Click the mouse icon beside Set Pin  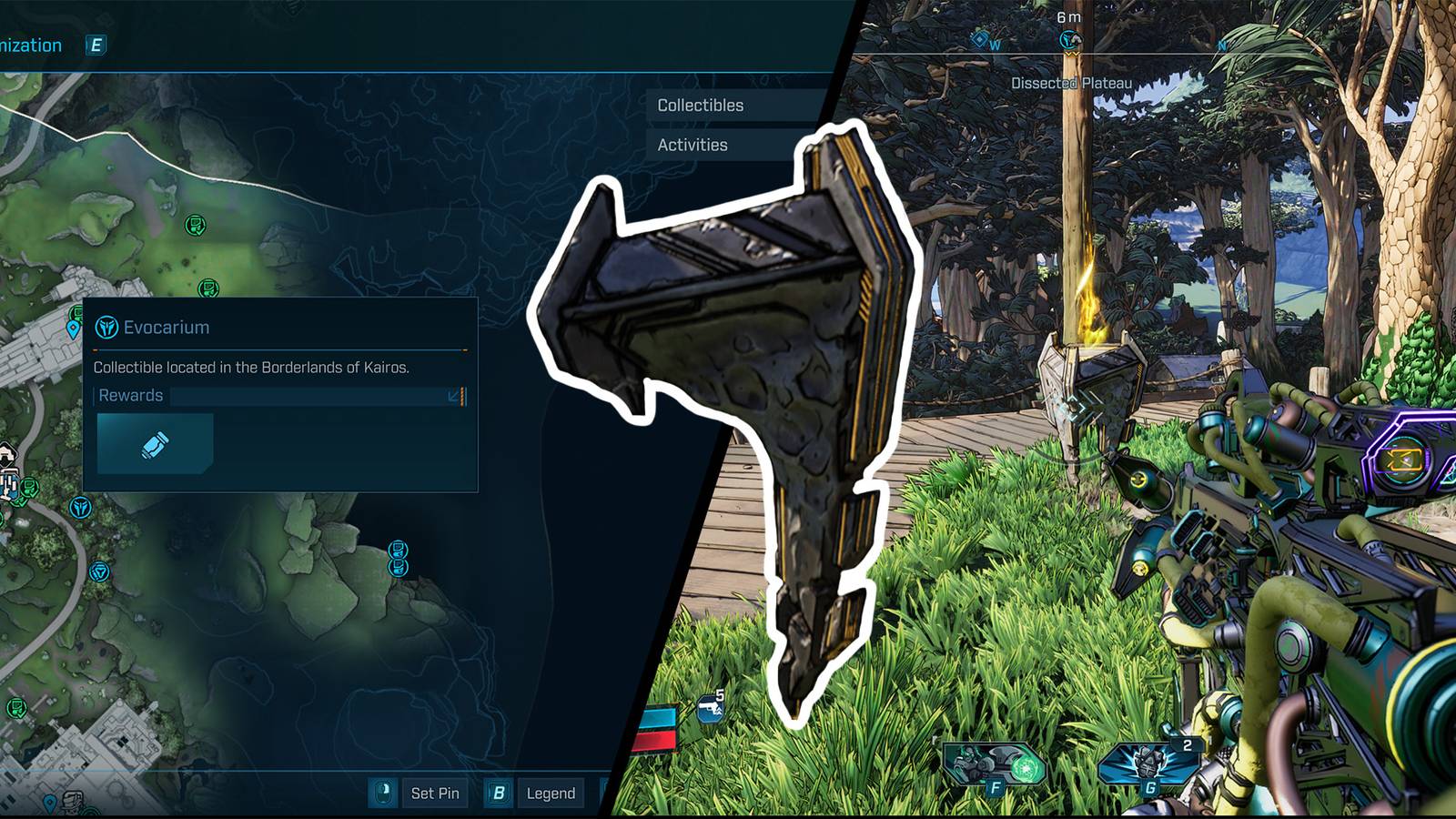[x=383, y=793]
